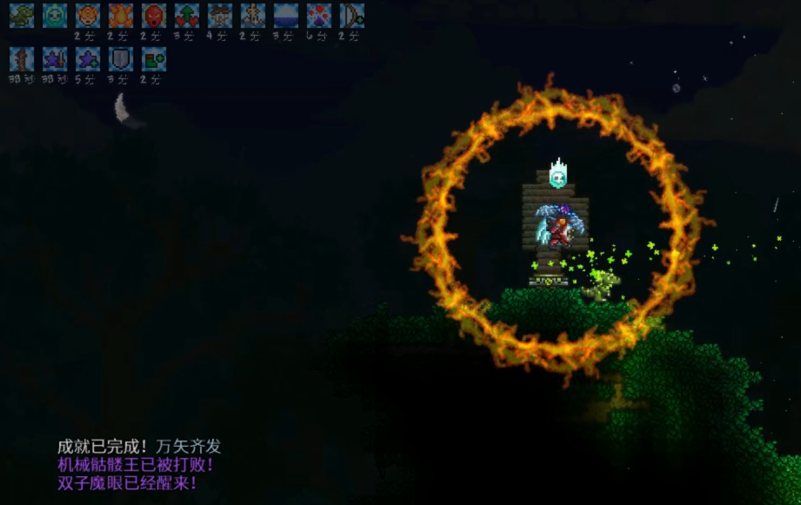801x505 pixels.
Task: Select the purple star with plus buff
Action: tap(88, 59)
